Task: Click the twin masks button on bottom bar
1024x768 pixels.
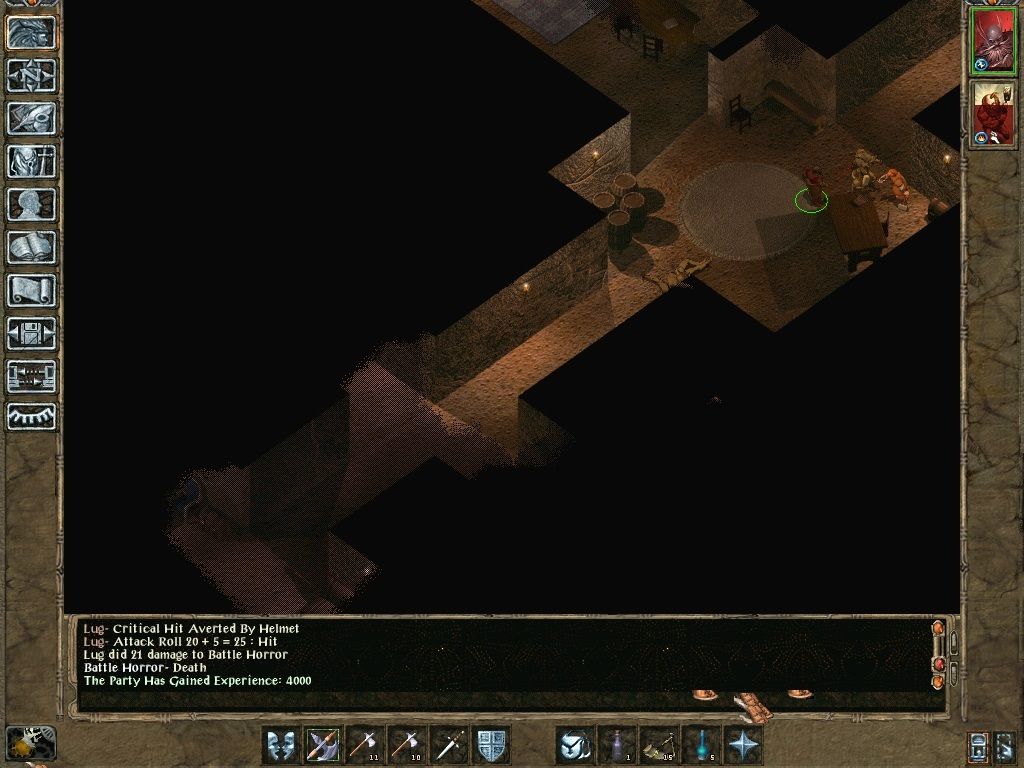Action: coord(281,745)
